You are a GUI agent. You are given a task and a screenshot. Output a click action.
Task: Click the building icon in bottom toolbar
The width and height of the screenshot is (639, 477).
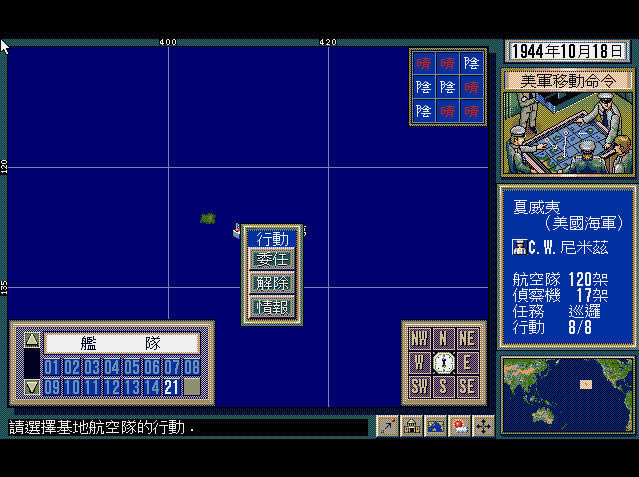click(411, 427)
